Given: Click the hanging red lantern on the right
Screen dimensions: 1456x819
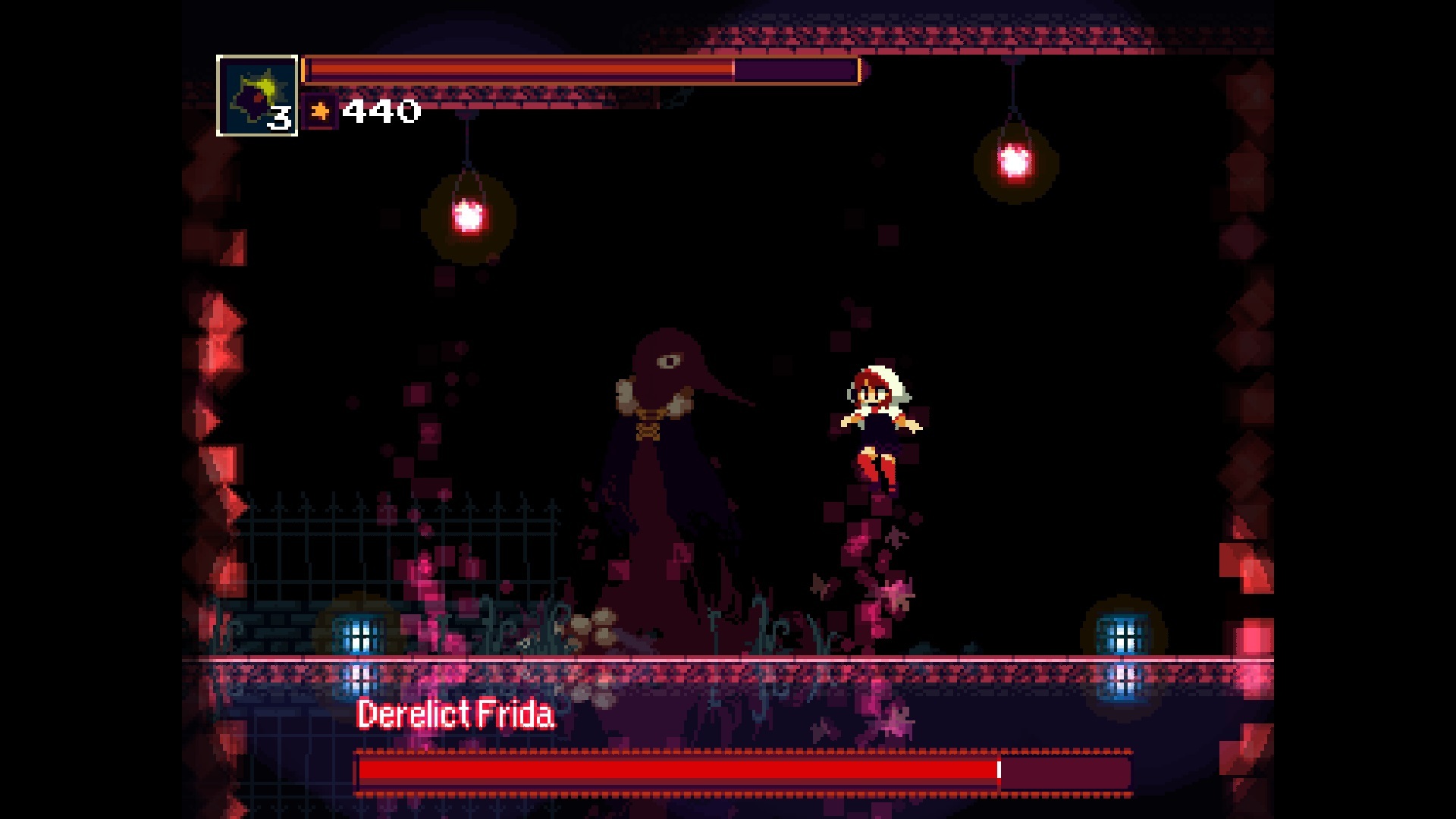Looking at the screenshot, I should point(1014,162).
